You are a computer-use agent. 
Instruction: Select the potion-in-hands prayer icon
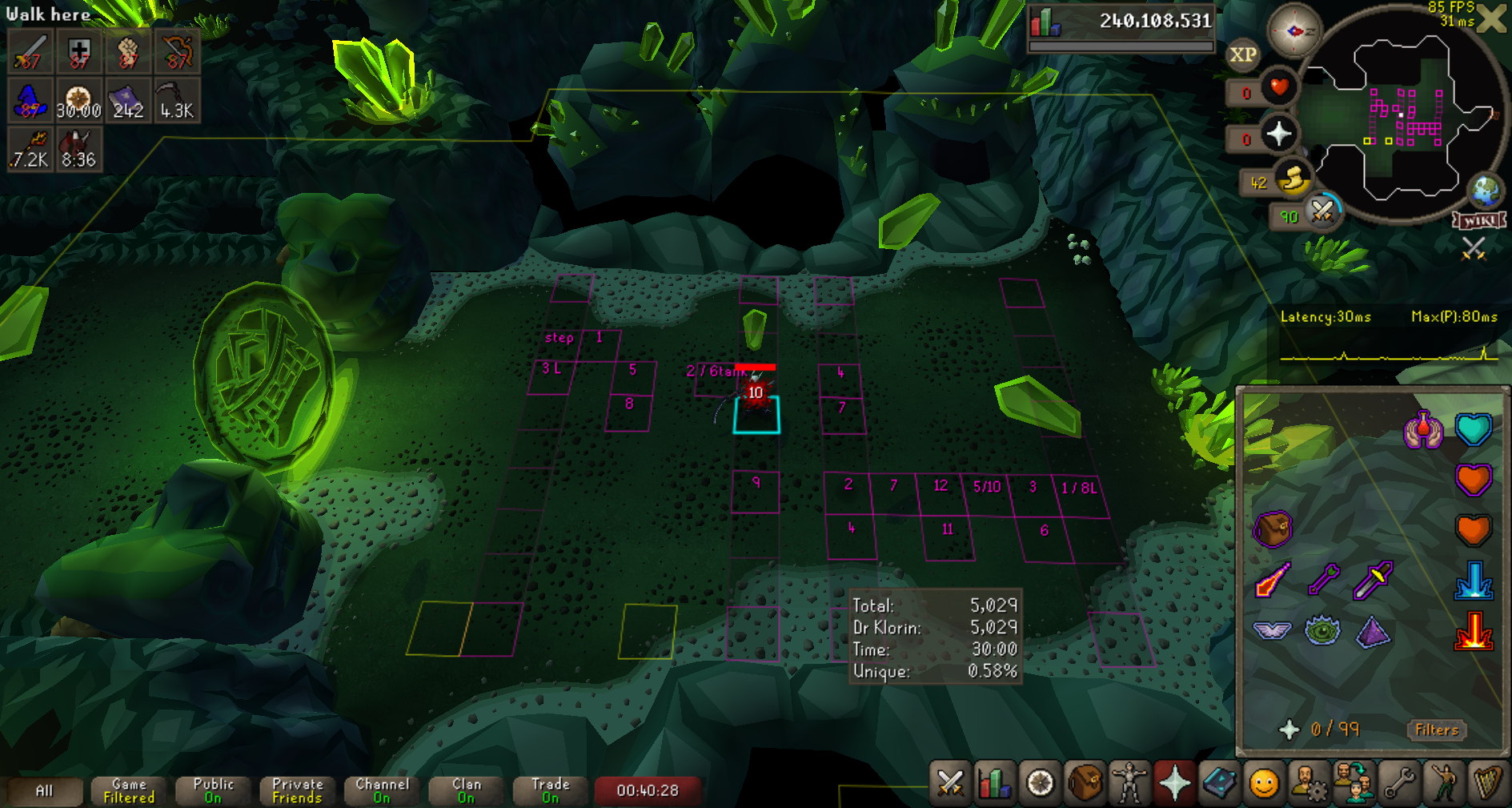click(1422, 429)
